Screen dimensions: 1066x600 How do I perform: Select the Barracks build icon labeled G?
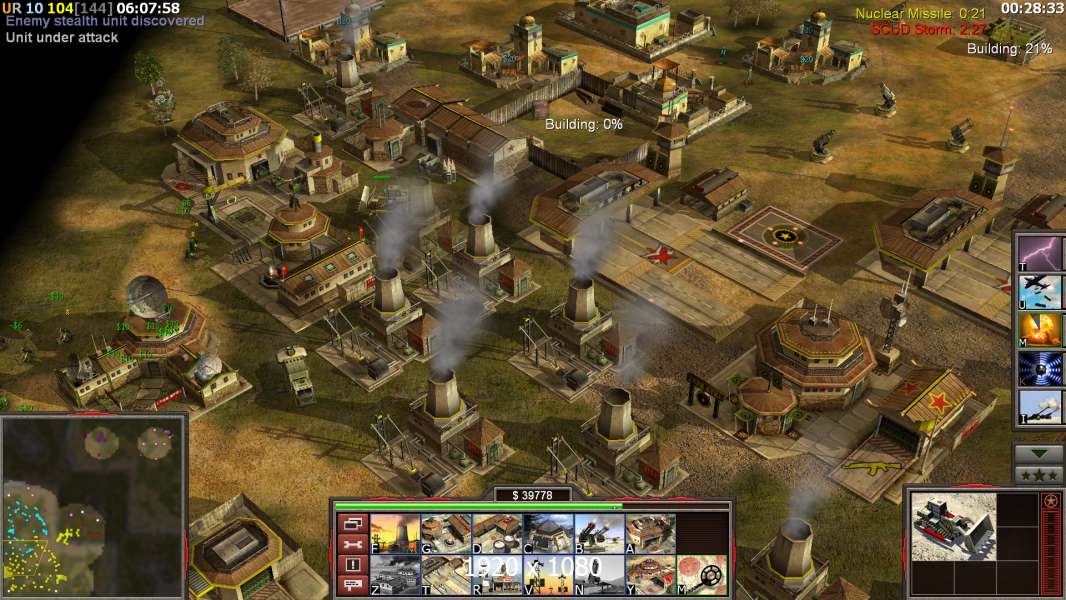coord(446,533)
